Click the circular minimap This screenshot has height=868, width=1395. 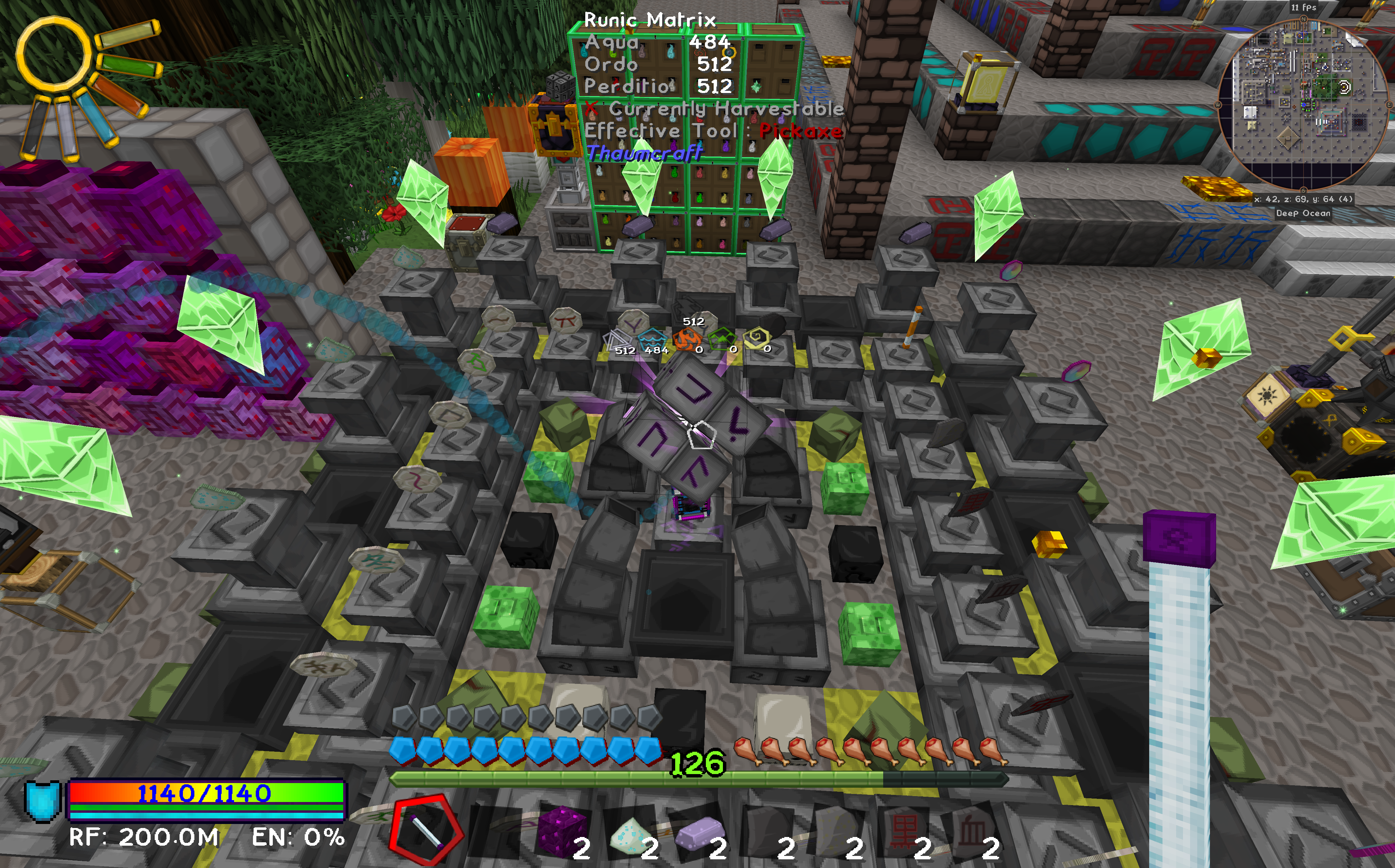(1303, 104)
